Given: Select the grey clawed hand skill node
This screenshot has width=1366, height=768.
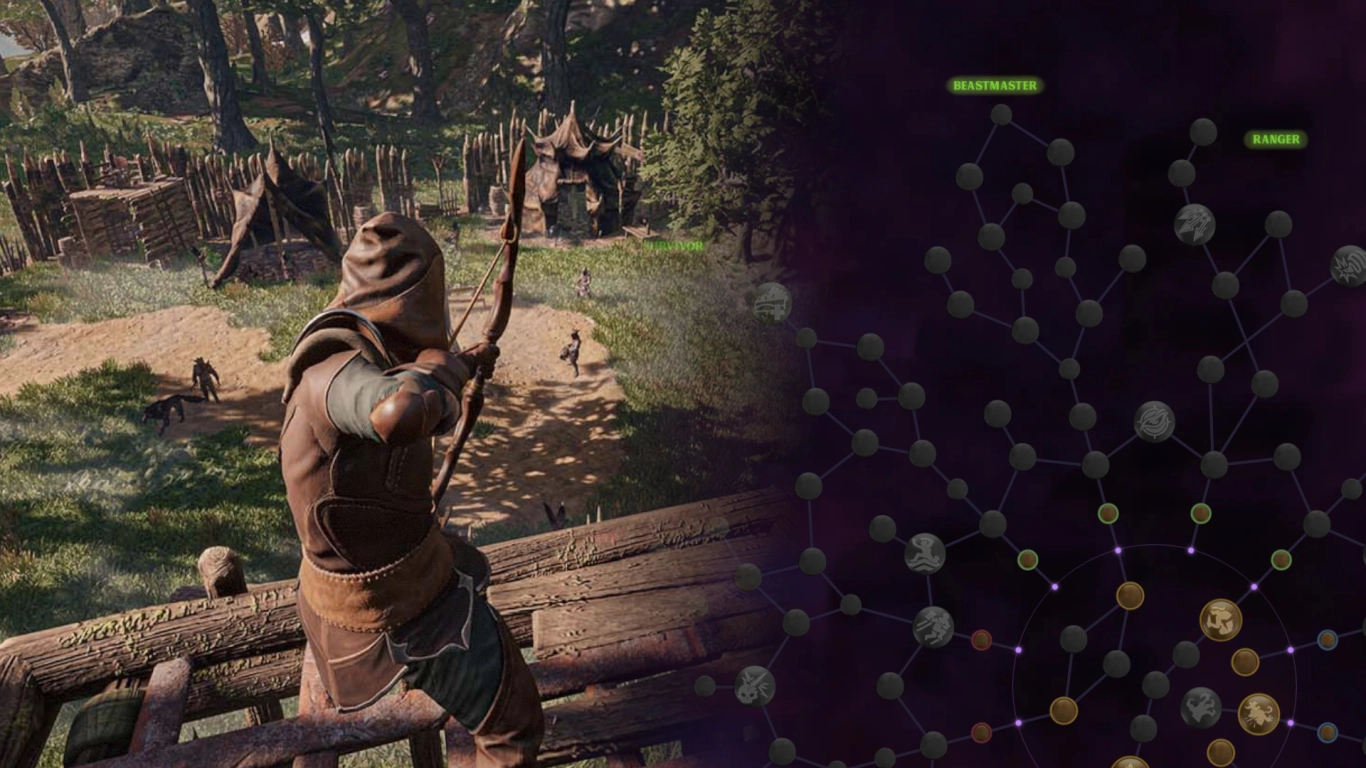Looking at the screenshot, I should point(1200,707).
